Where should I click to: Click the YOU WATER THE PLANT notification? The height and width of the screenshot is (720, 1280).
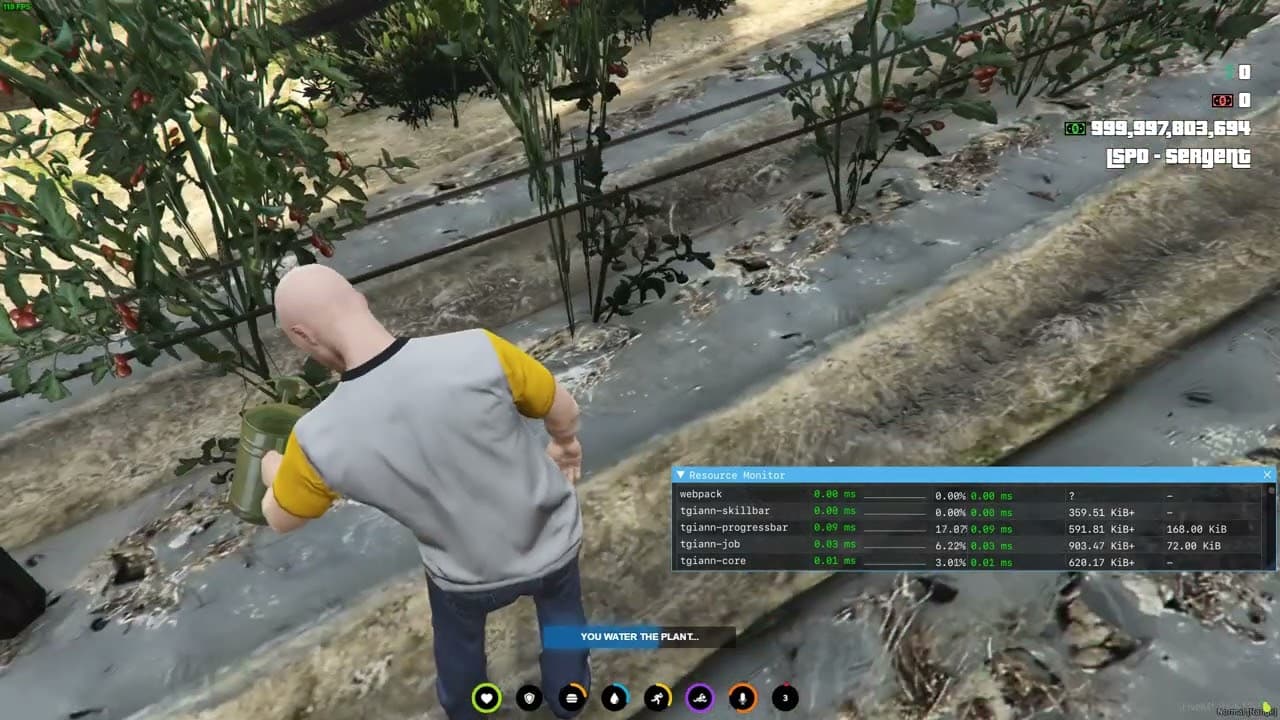tap(638, 636)
